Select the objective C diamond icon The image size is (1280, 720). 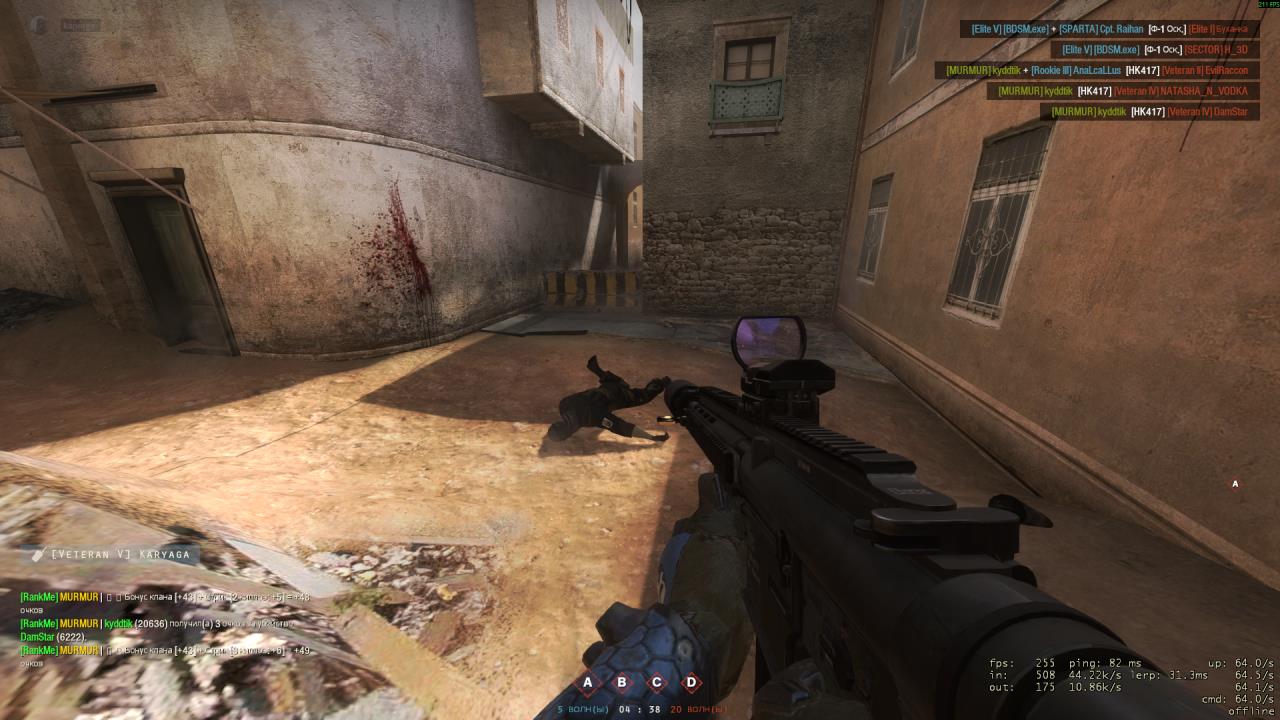pyautogui.click(x=657, y=684)
